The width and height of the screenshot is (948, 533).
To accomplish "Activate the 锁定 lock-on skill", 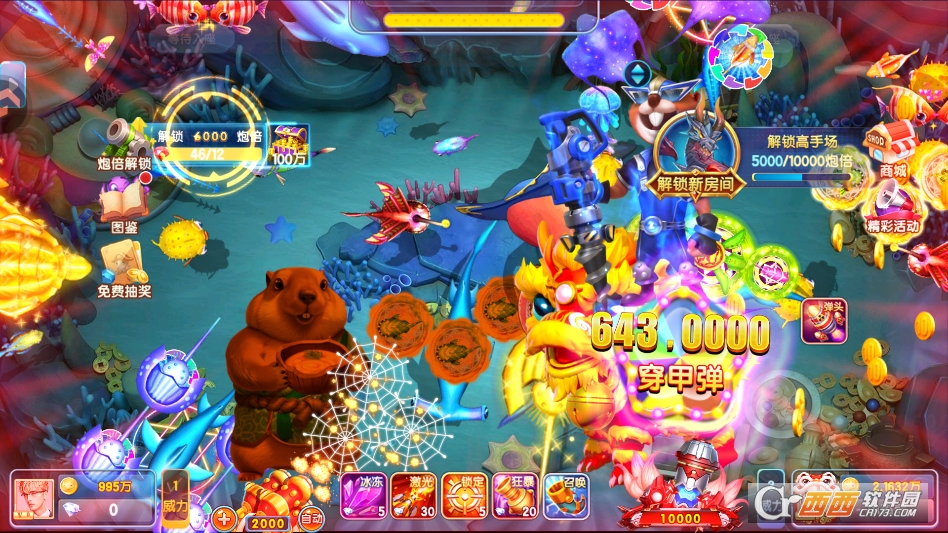I will pyautogui.click(x=463, y=495).
